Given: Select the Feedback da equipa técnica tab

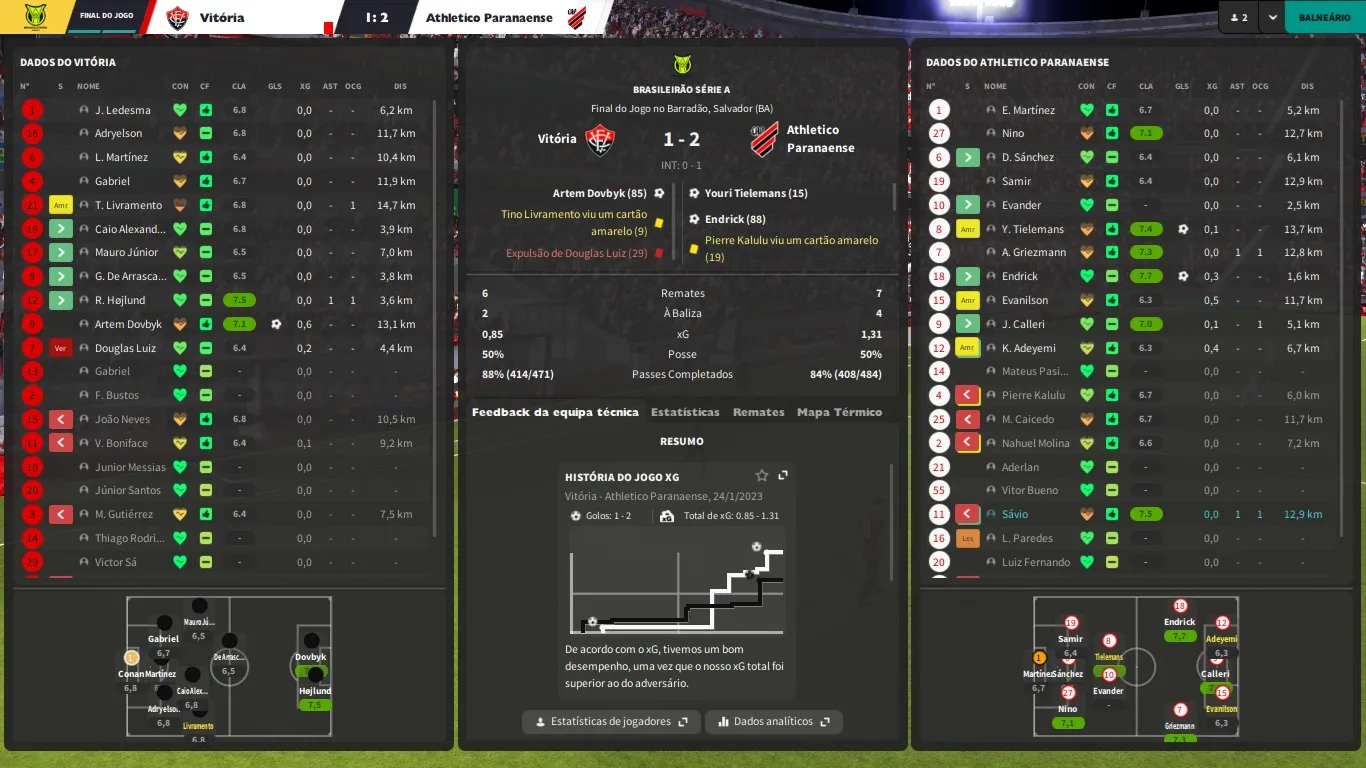Looking at the screenshot, I should click(x=555, y=412).
